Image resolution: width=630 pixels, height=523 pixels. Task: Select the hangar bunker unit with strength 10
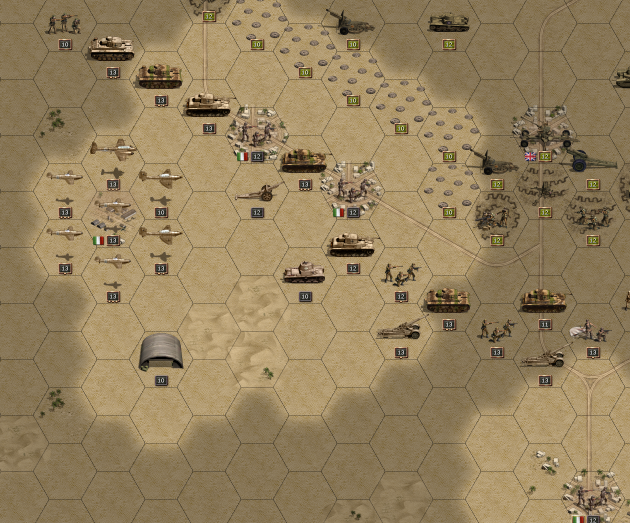click(x=160, y=351)
